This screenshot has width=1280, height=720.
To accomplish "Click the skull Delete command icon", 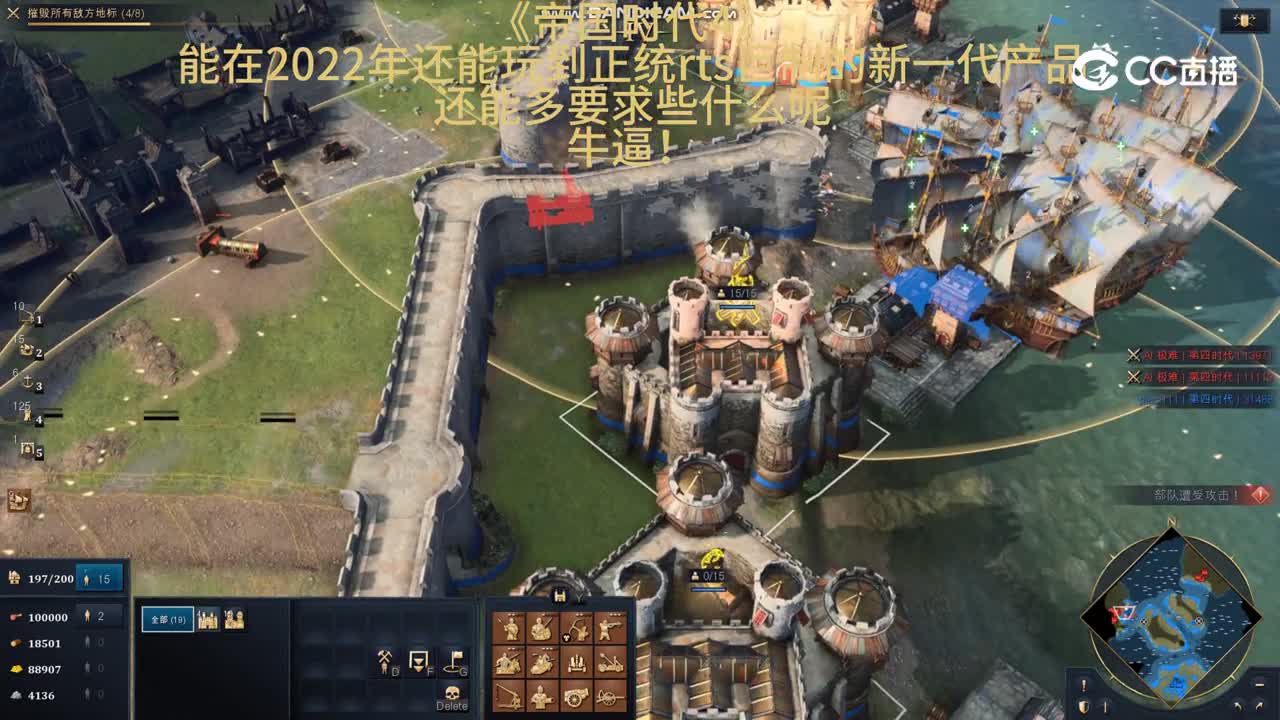I will coord(453,695).
